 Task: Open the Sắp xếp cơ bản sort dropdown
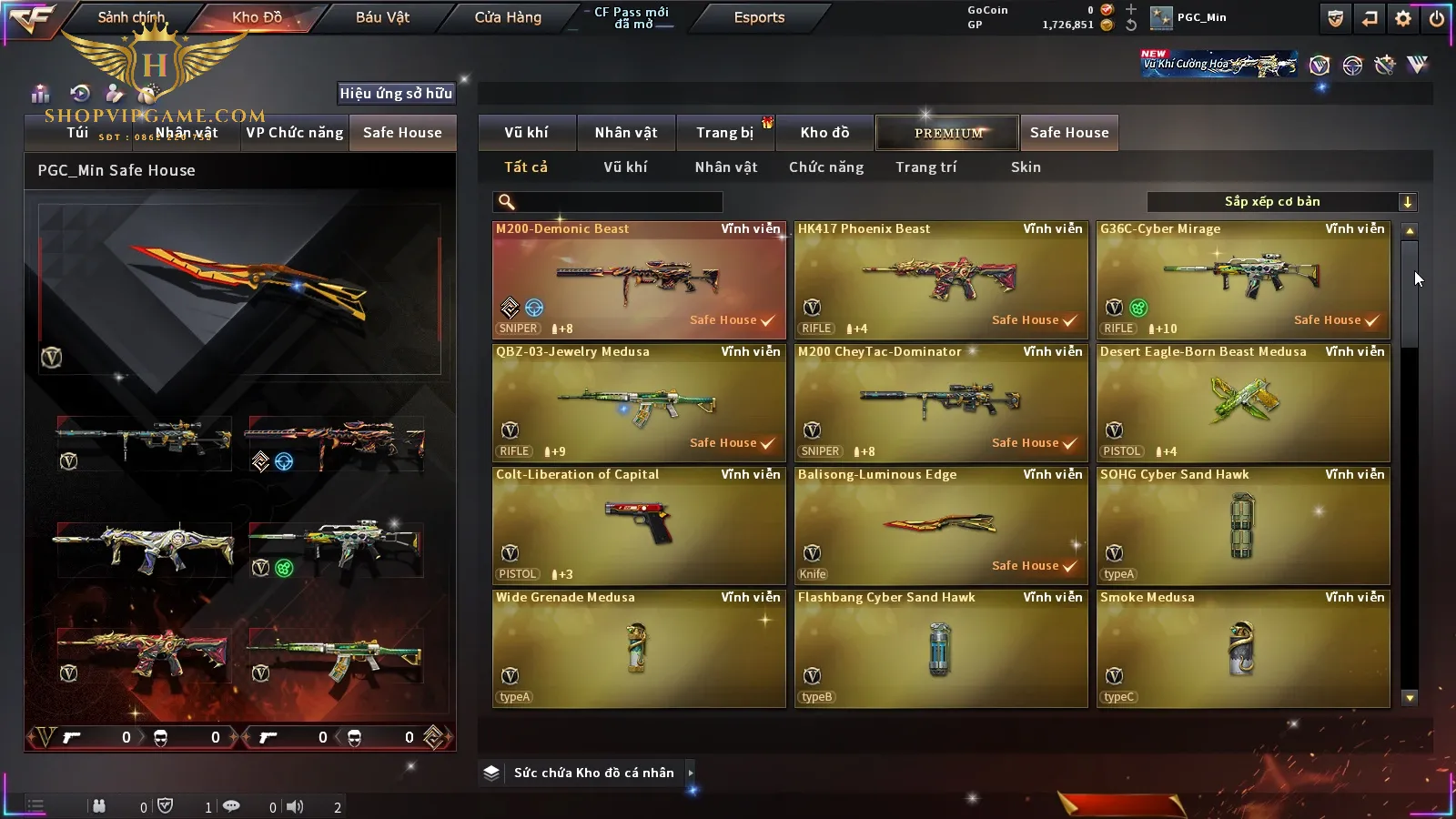[x=1281, y=202]
